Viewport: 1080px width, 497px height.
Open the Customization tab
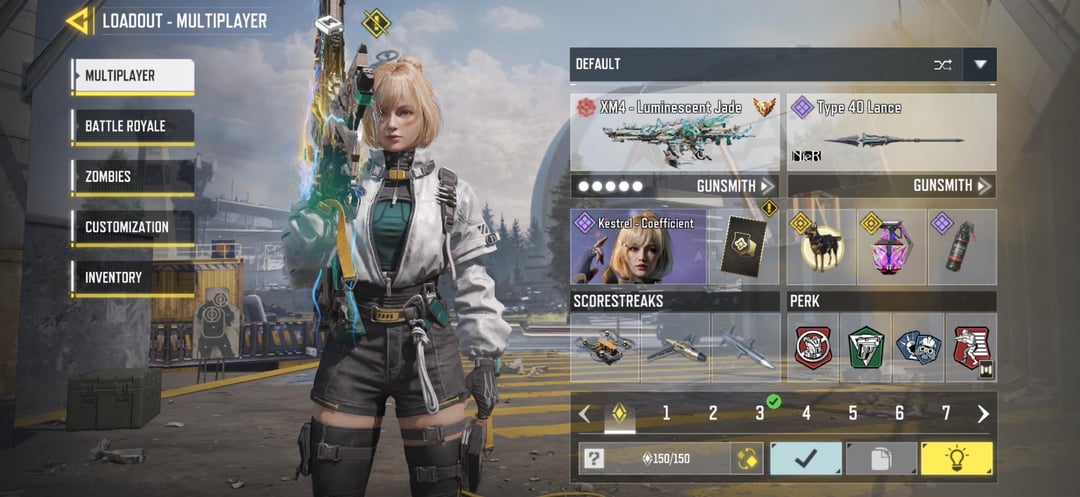[x=132, y=227]
